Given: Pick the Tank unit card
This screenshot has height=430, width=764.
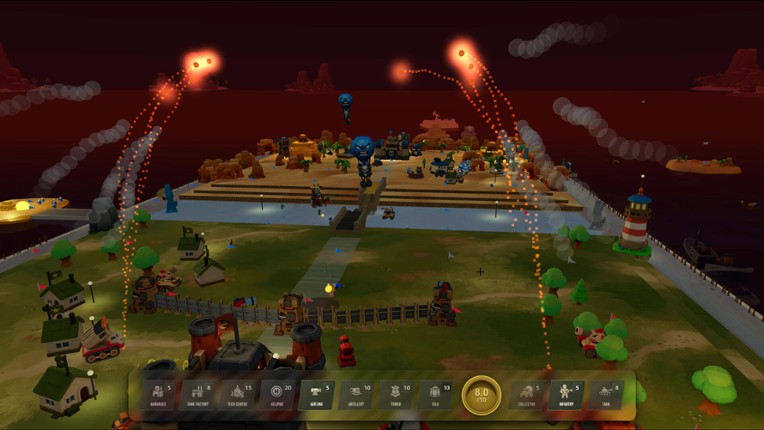Looking at the screenshot, I should click(606, 395).
